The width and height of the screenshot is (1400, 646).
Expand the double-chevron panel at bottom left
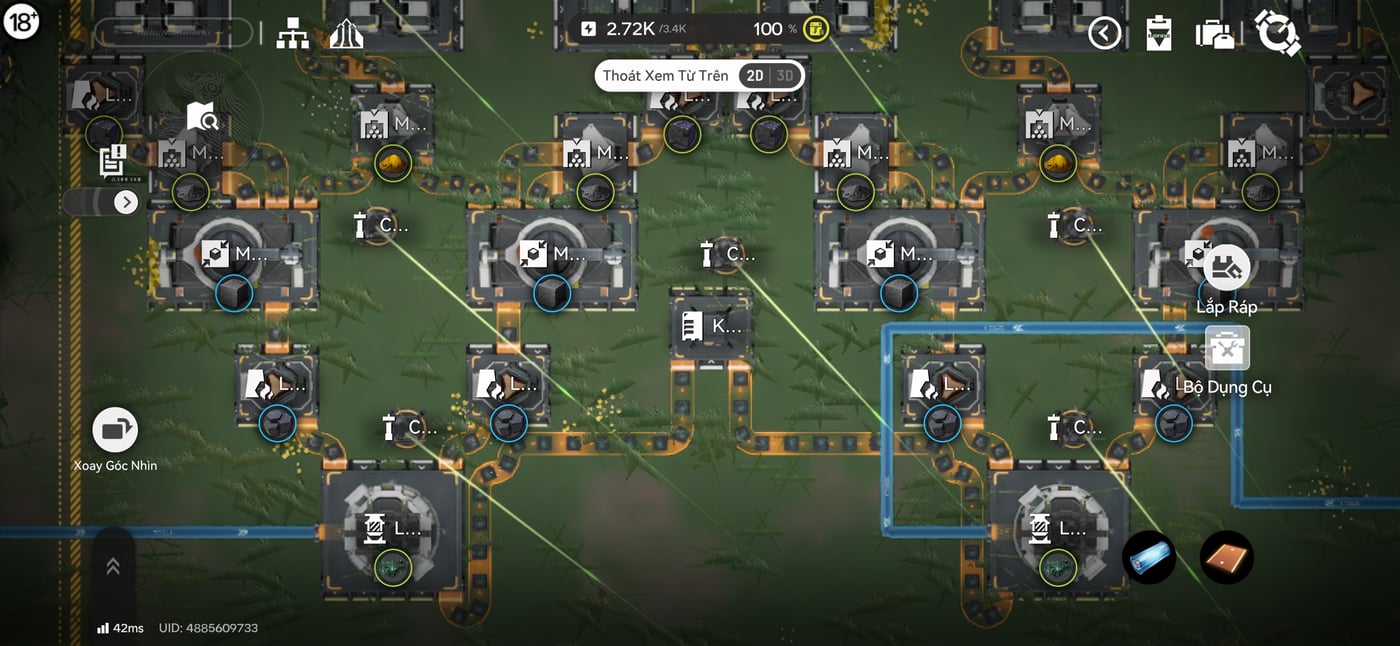(113, 567)
